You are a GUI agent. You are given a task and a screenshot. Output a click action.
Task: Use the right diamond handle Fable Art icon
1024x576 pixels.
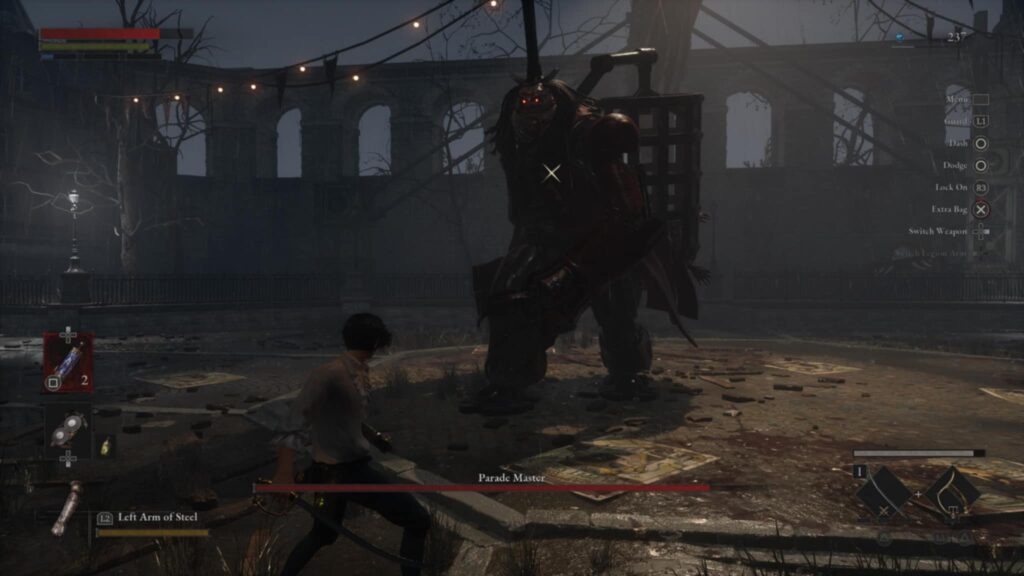click(x=951, y=491)
